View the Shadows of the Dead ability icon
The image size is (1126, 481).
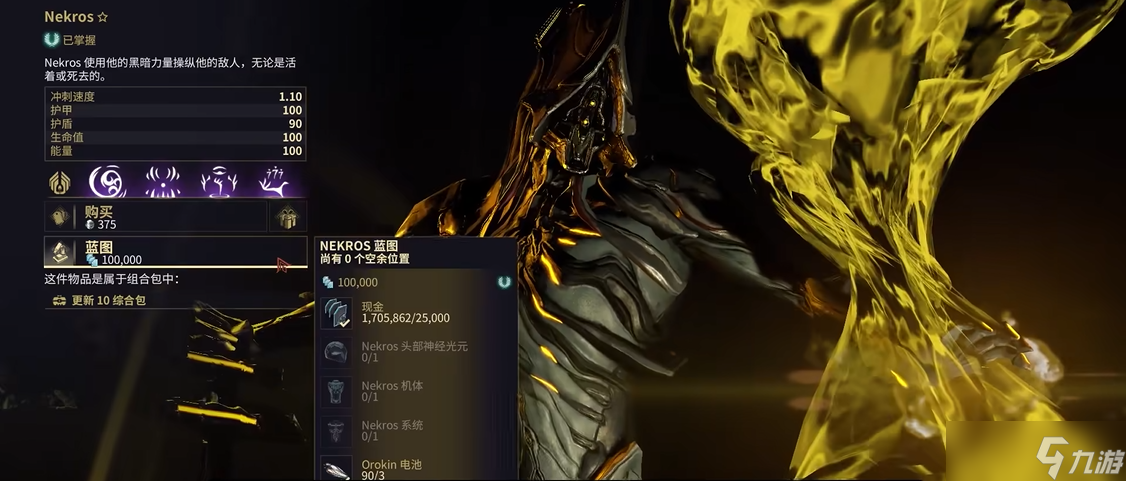pyautogui.click(x=273, y=182)
